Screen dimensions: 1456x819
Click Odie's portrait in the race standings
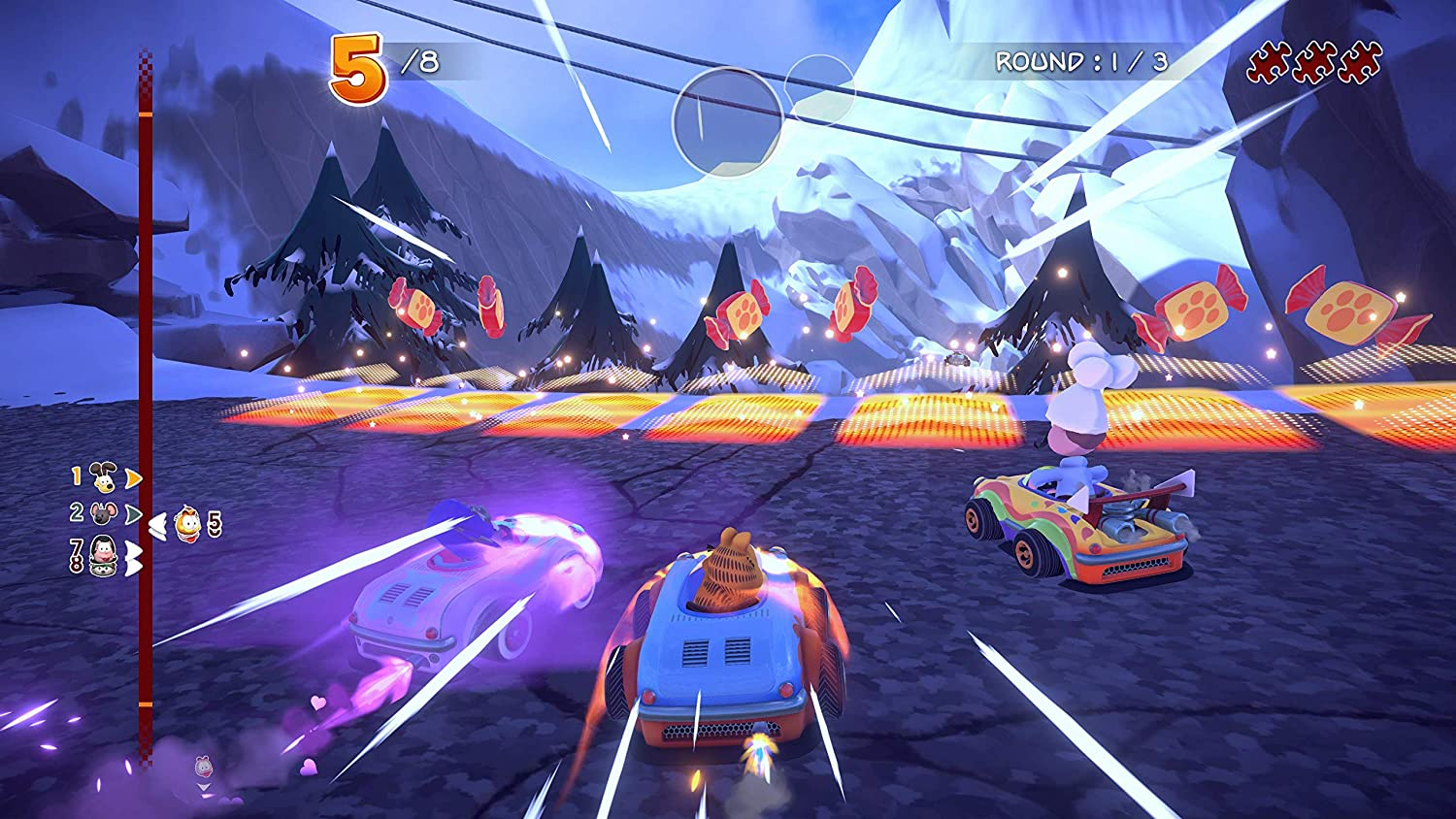point(103,478)
